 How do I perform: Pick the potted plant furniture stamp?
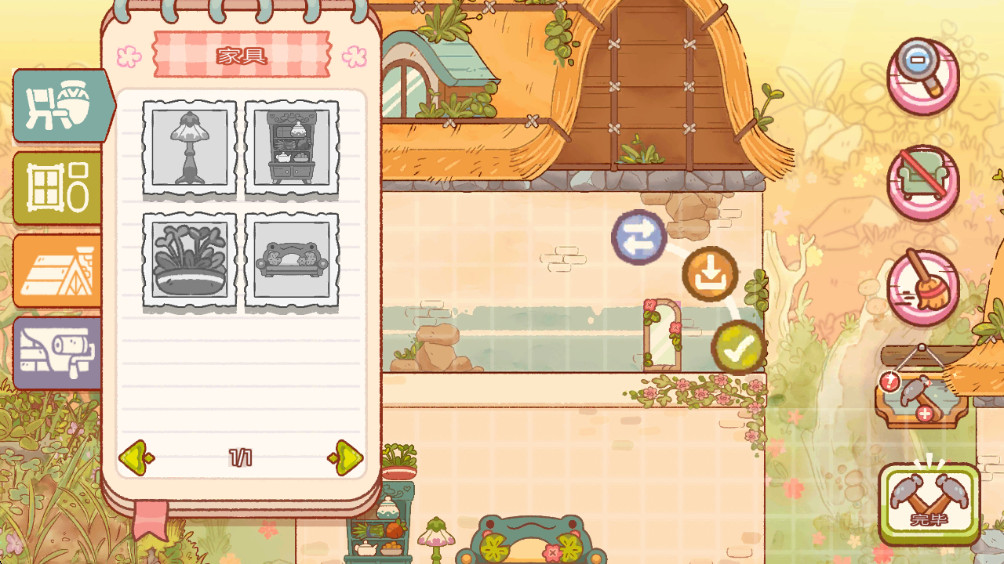pyautogui.click(x=190, y=260)
